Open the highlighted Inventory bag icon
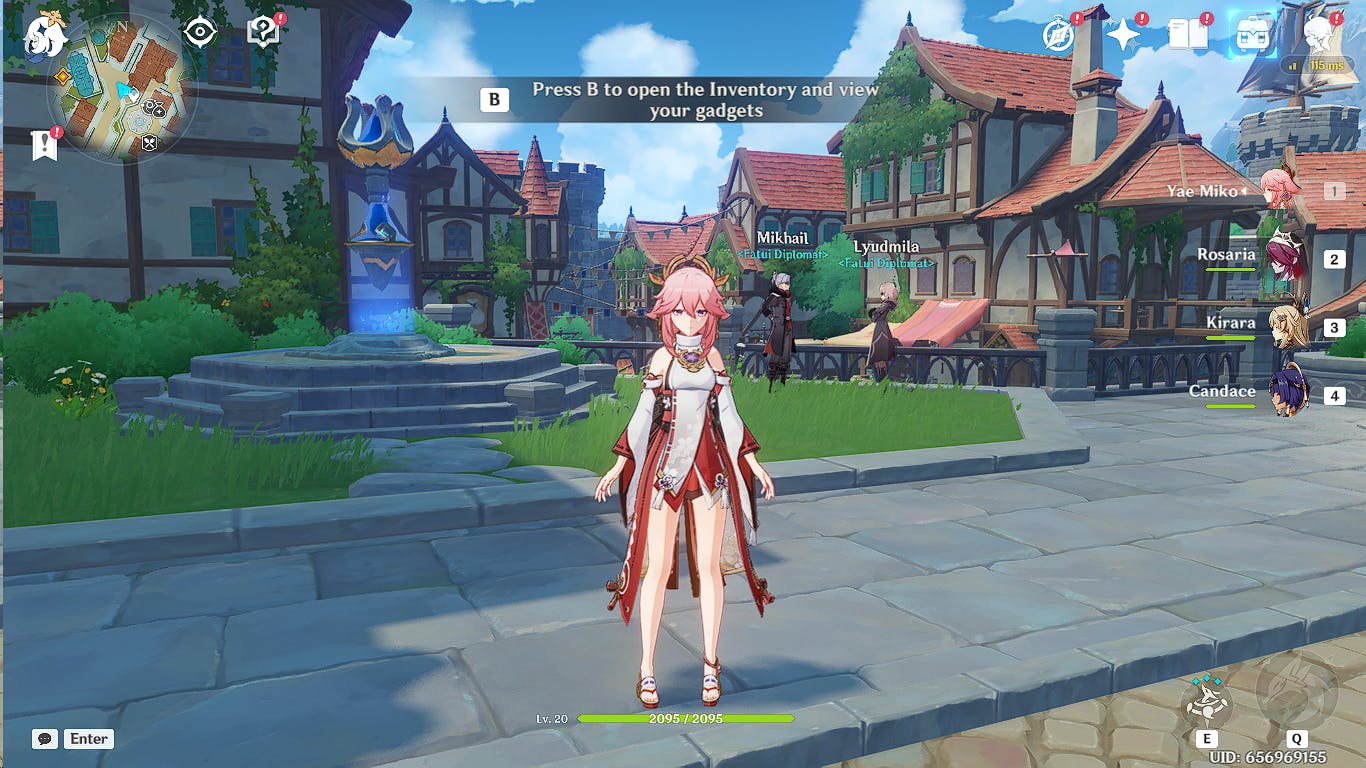 pos(1252,34)
